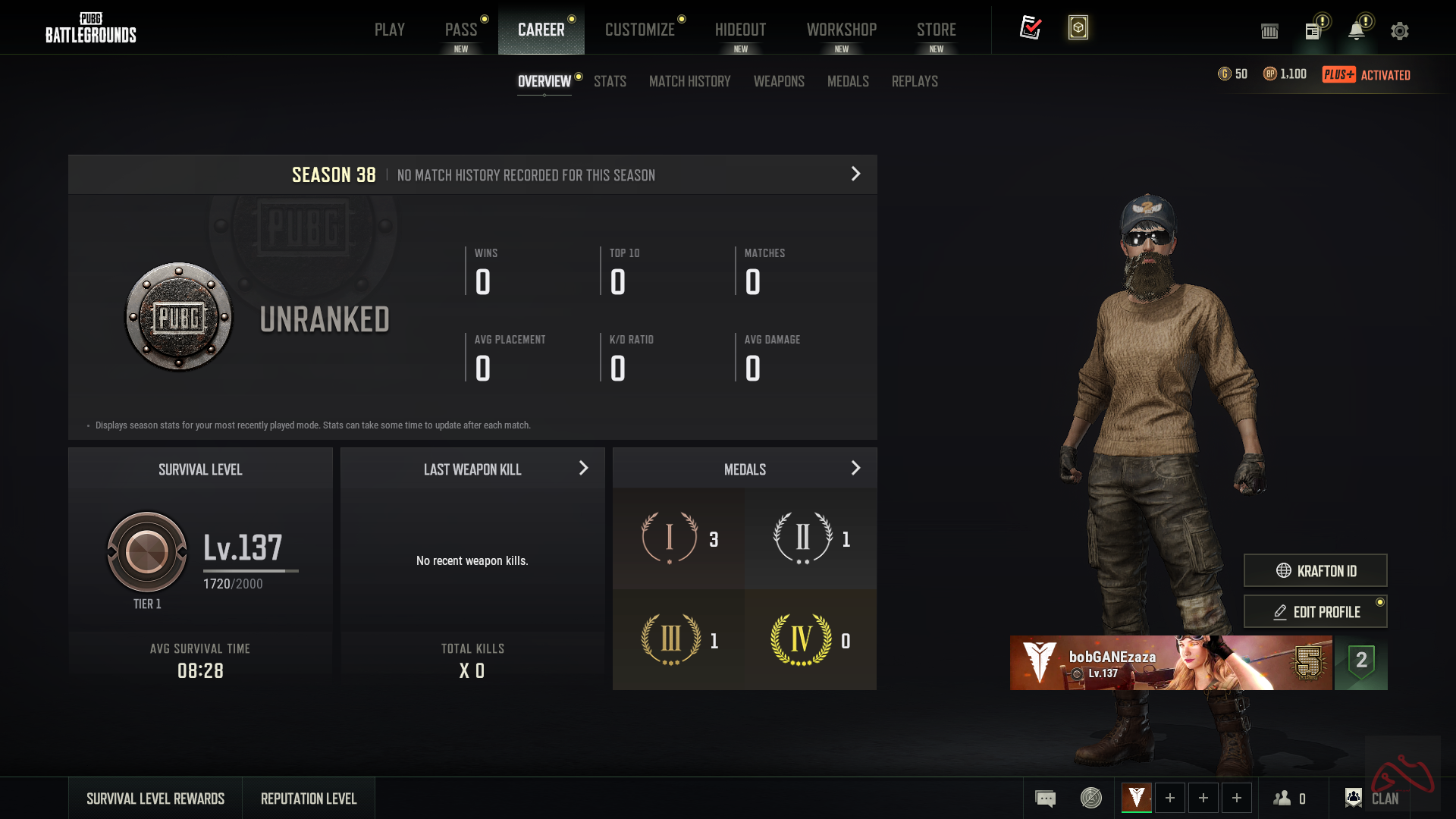Open the chat messages icon

pyautogui.click(x=1045, y=798)
